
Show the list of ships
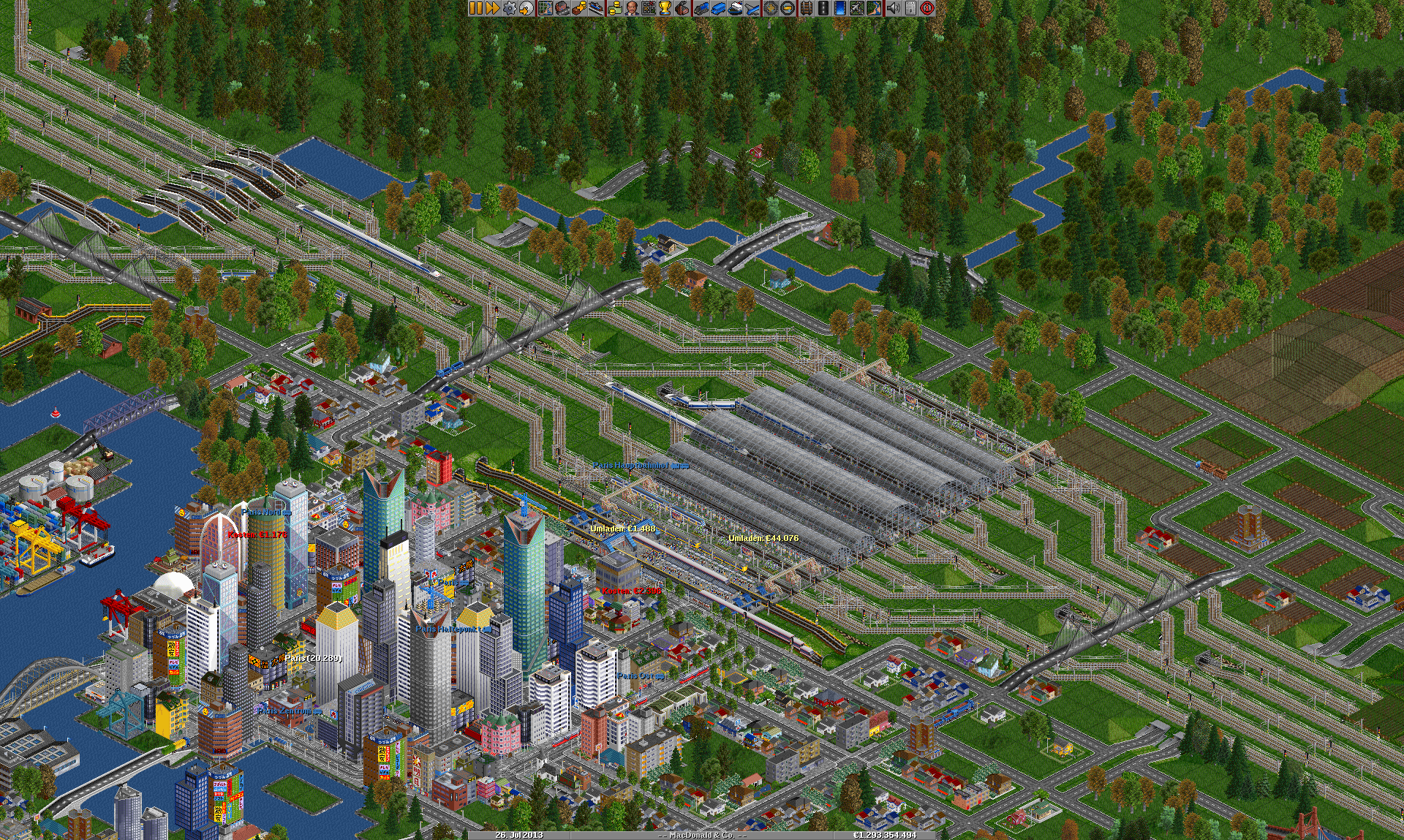pyautogui.click(x=735, y=8)
